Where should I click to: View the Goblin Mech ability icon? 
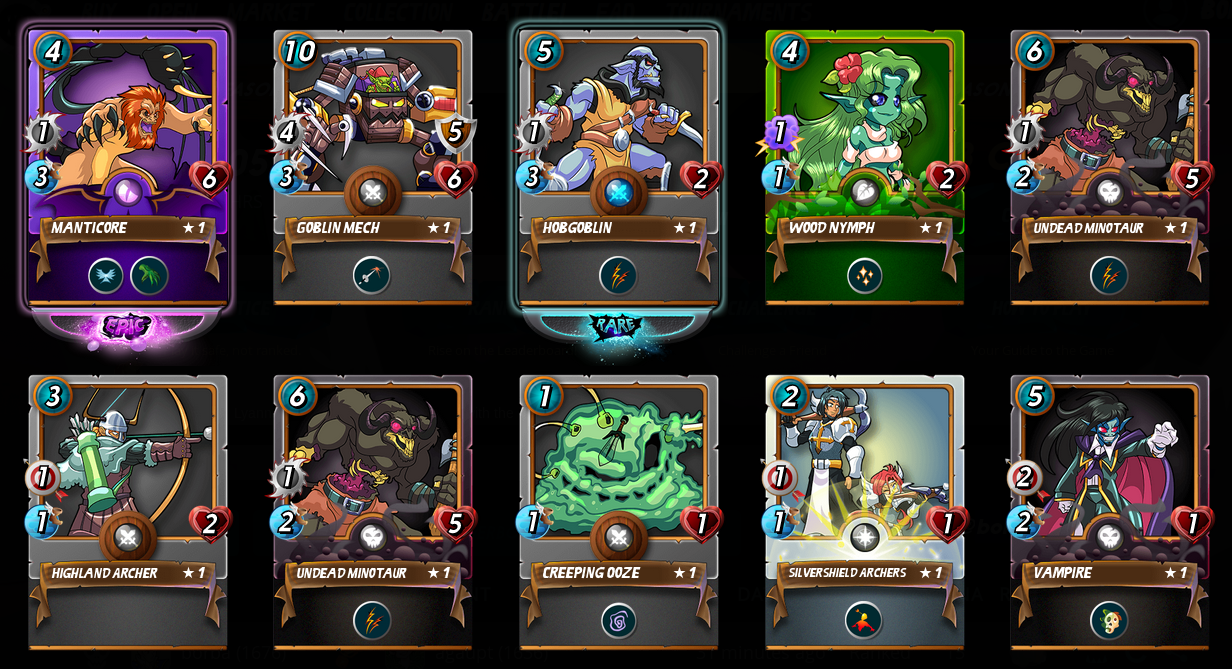click(x=372, y=275)
